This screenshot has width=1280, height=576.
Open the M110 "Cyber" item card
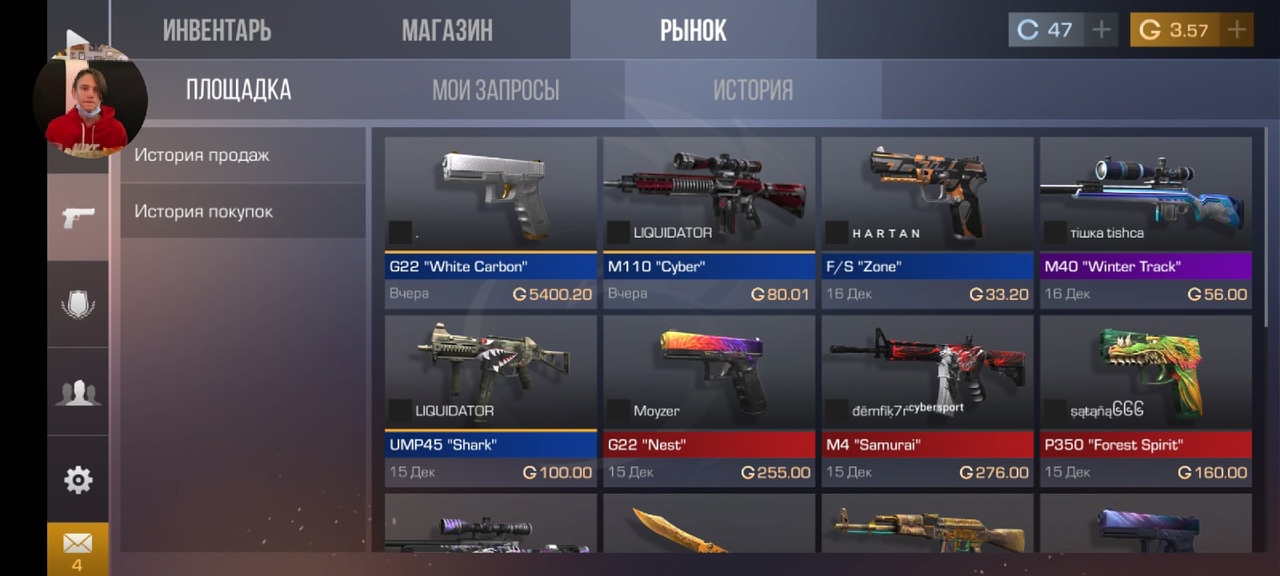click(709, 222)
